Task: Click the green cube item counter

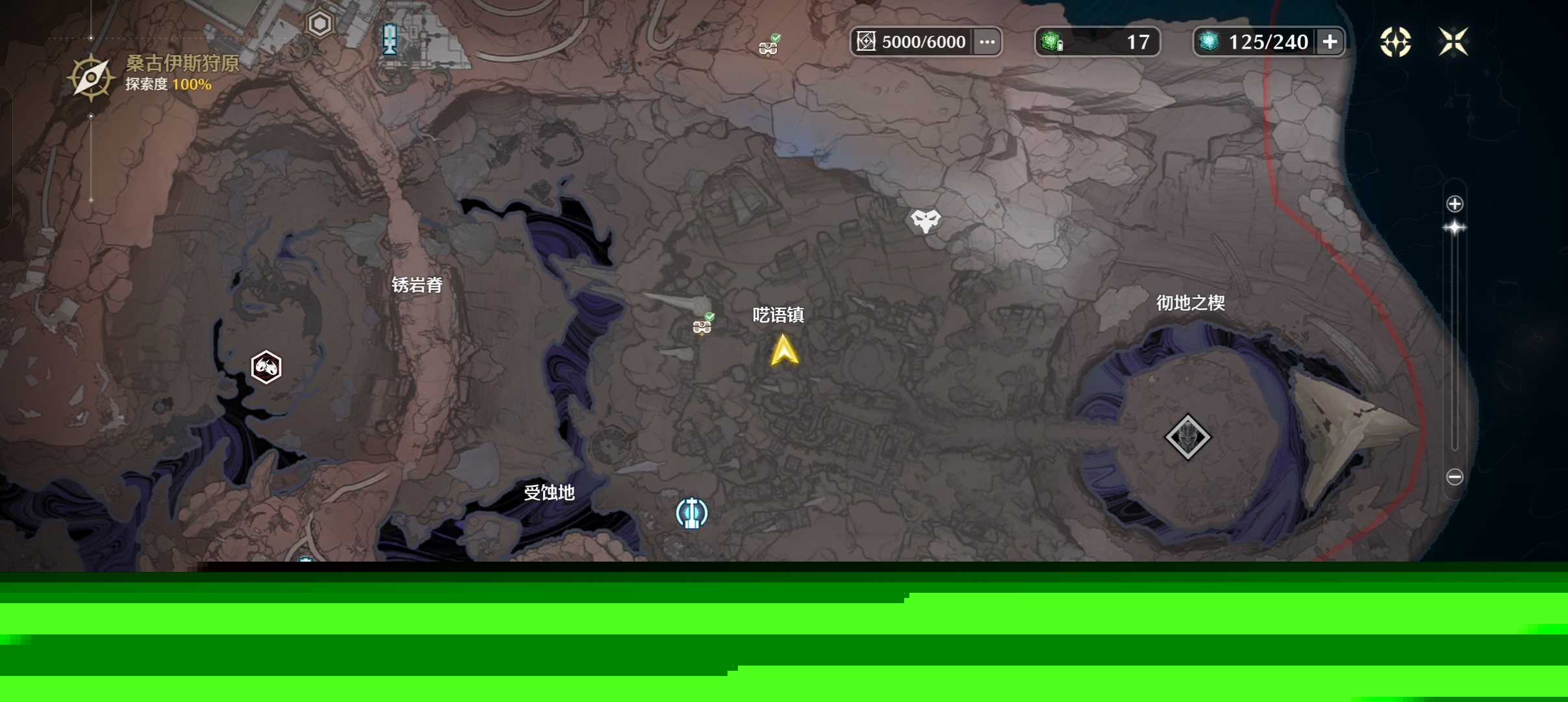Action: coord(1096,42)
